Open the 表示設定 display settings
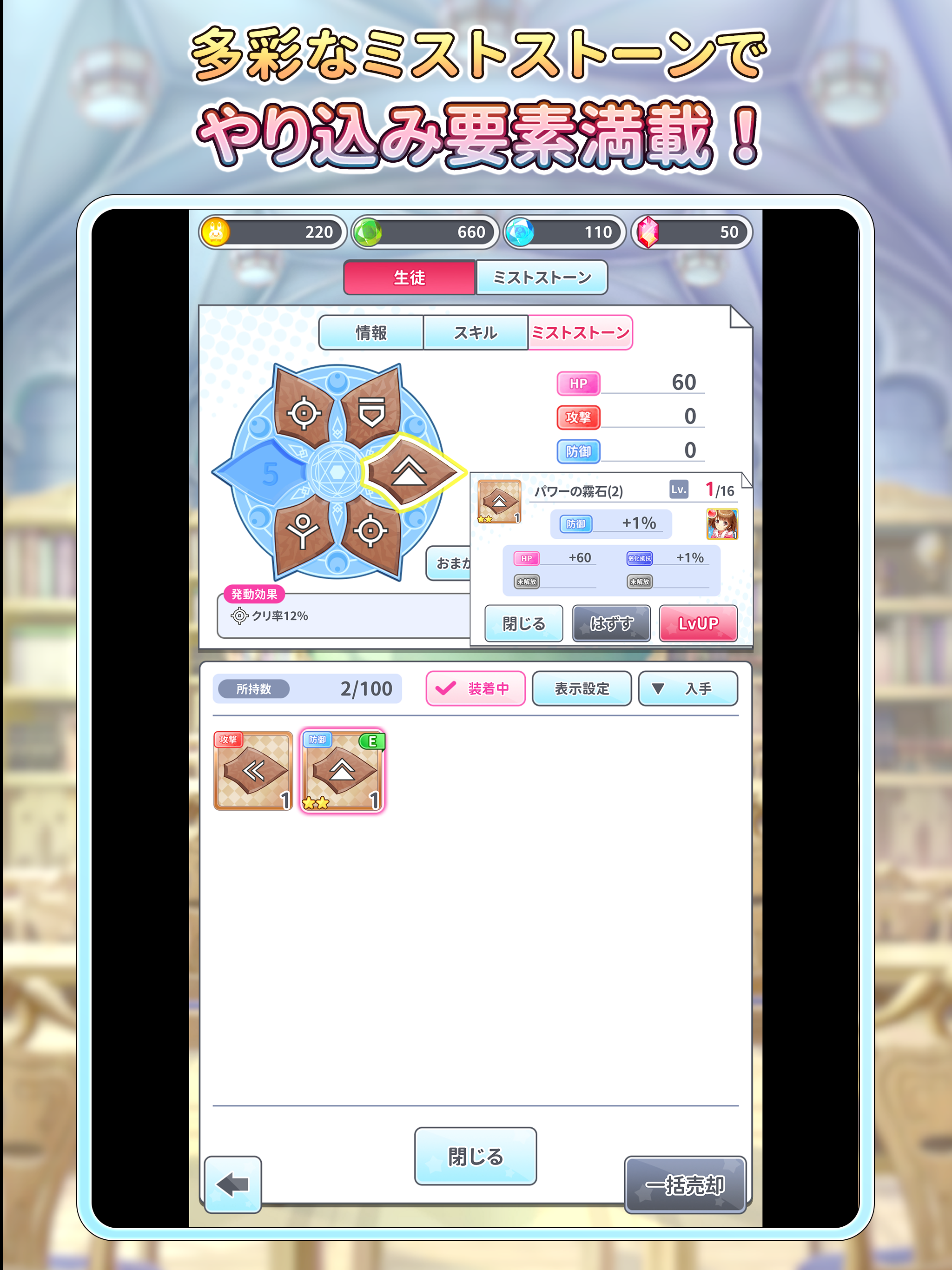Image resolution: width=952 pixels, height=1270 pixels. point(582,688)
